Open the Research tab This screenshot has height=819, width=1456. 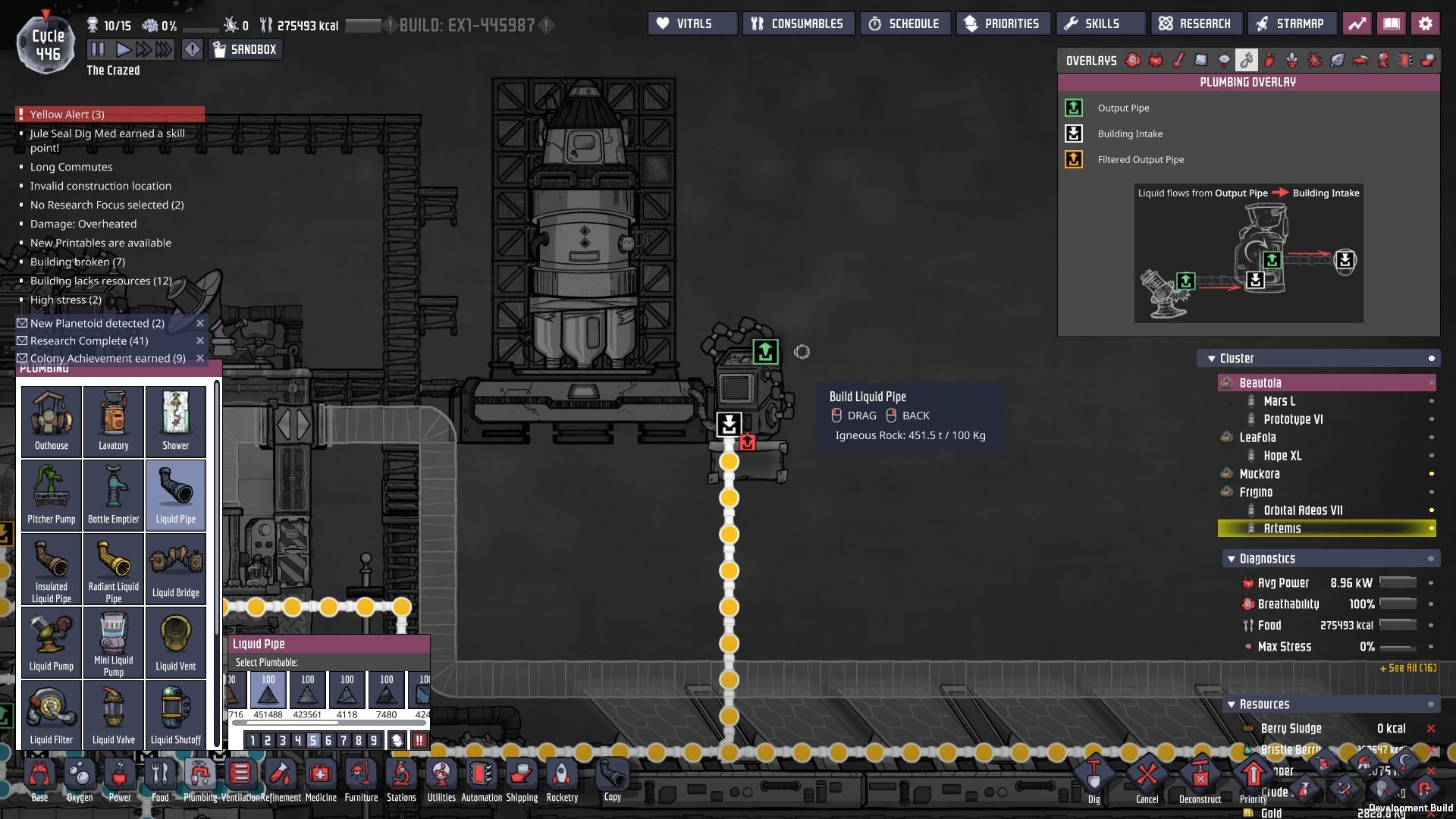1196,23
